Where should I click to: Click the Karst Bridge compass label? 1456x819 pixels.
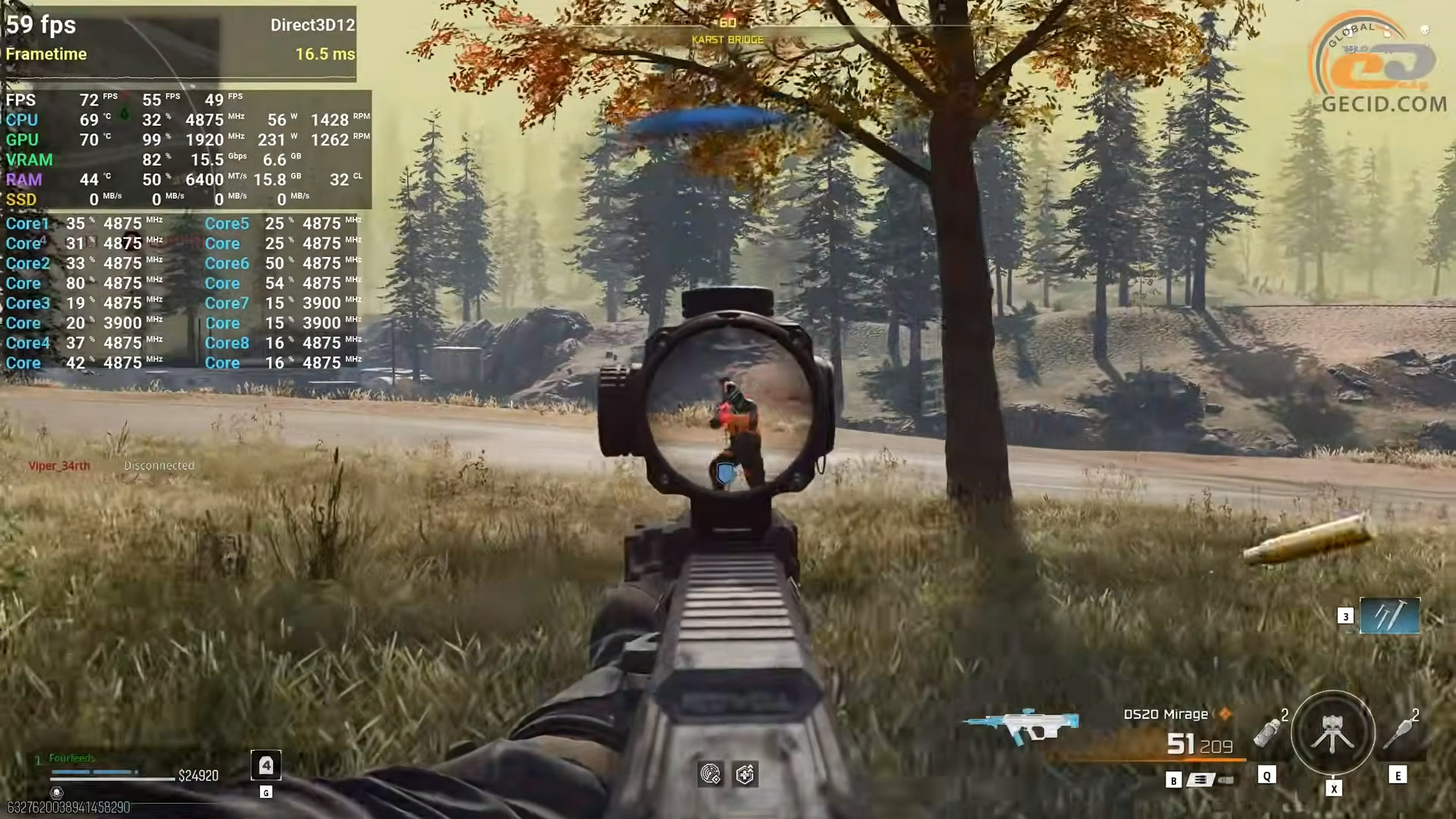coord(727,39)
